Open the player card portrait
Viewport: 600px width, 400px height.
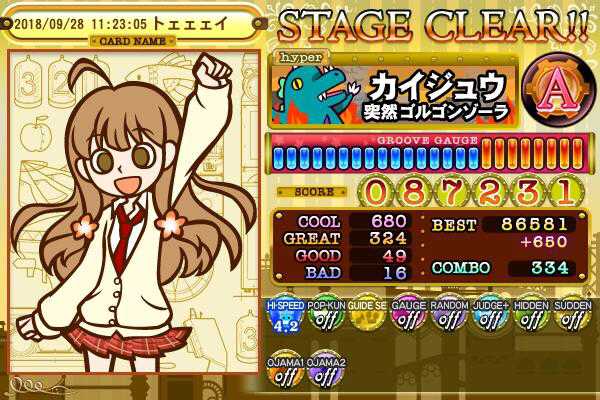[132, 212]
